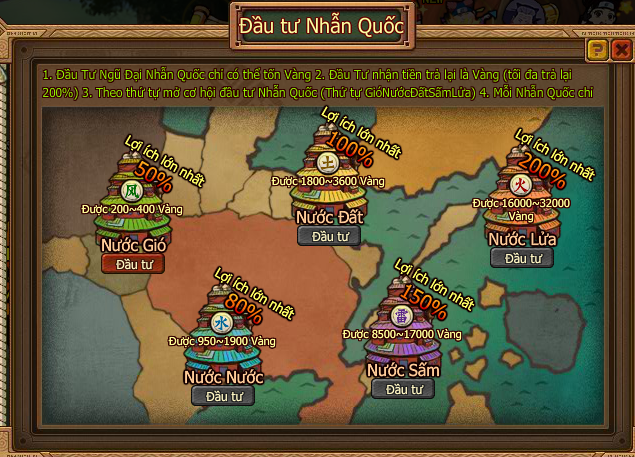Image resolution: width=635 pixels, height=457 pixels.
Task: Choose Đầu tư for Nước Lửa
Action: coord(521,258)
